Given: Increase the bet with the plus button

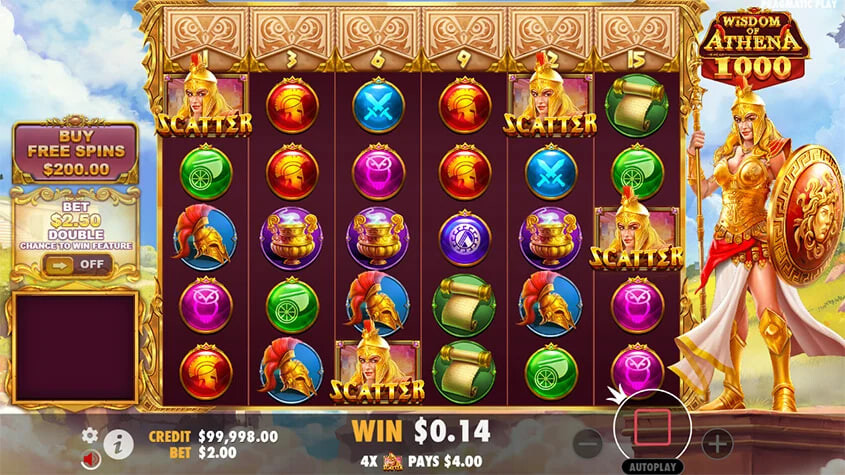Looking at the screenshot, I should click(x=717, y=443).
